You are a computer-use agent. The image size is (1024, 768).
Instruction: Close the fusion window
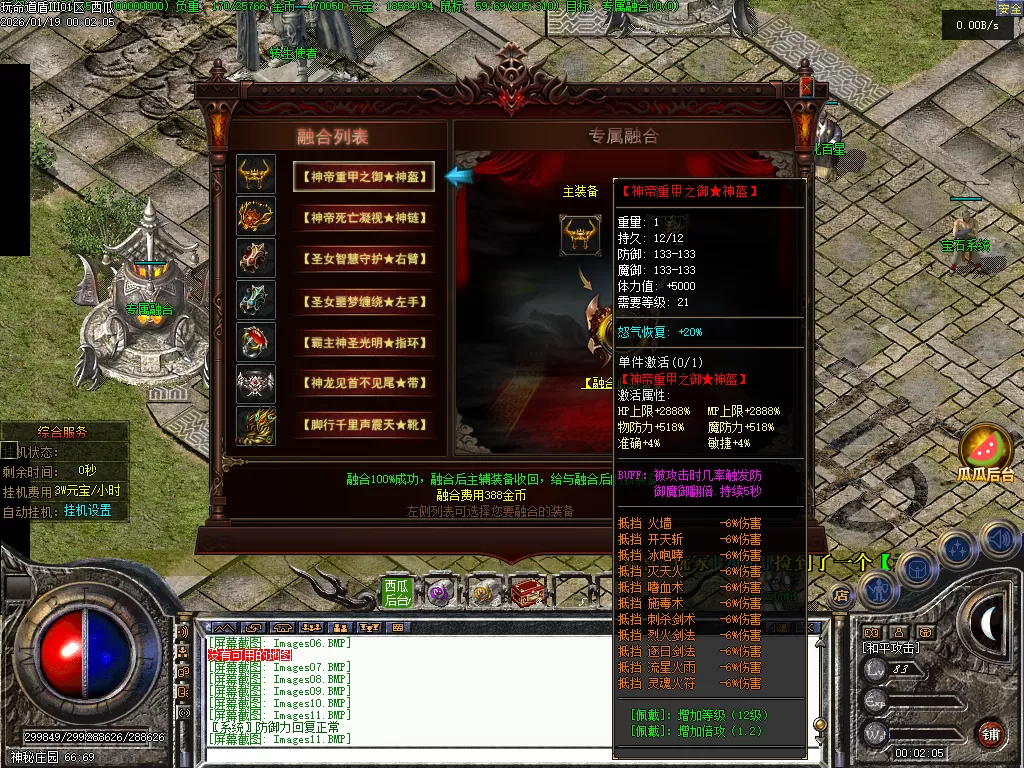point(806,88)
